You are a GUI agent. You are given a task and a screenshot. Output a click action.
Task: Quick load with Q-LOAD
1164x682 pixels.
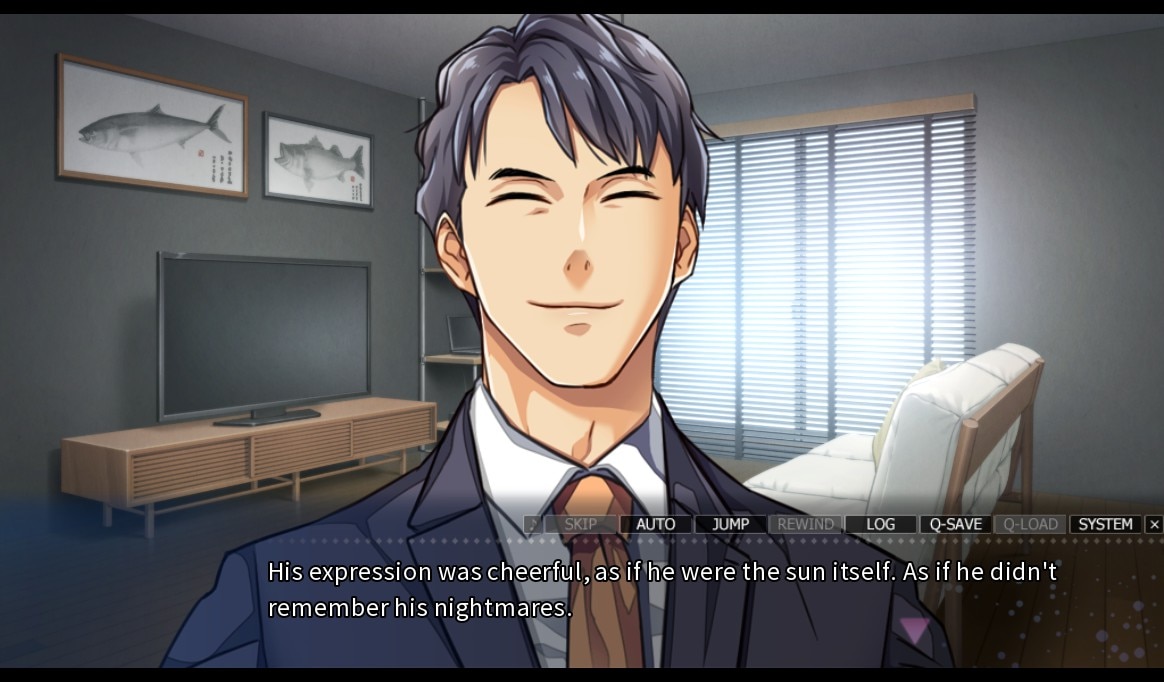point(1030,524)
